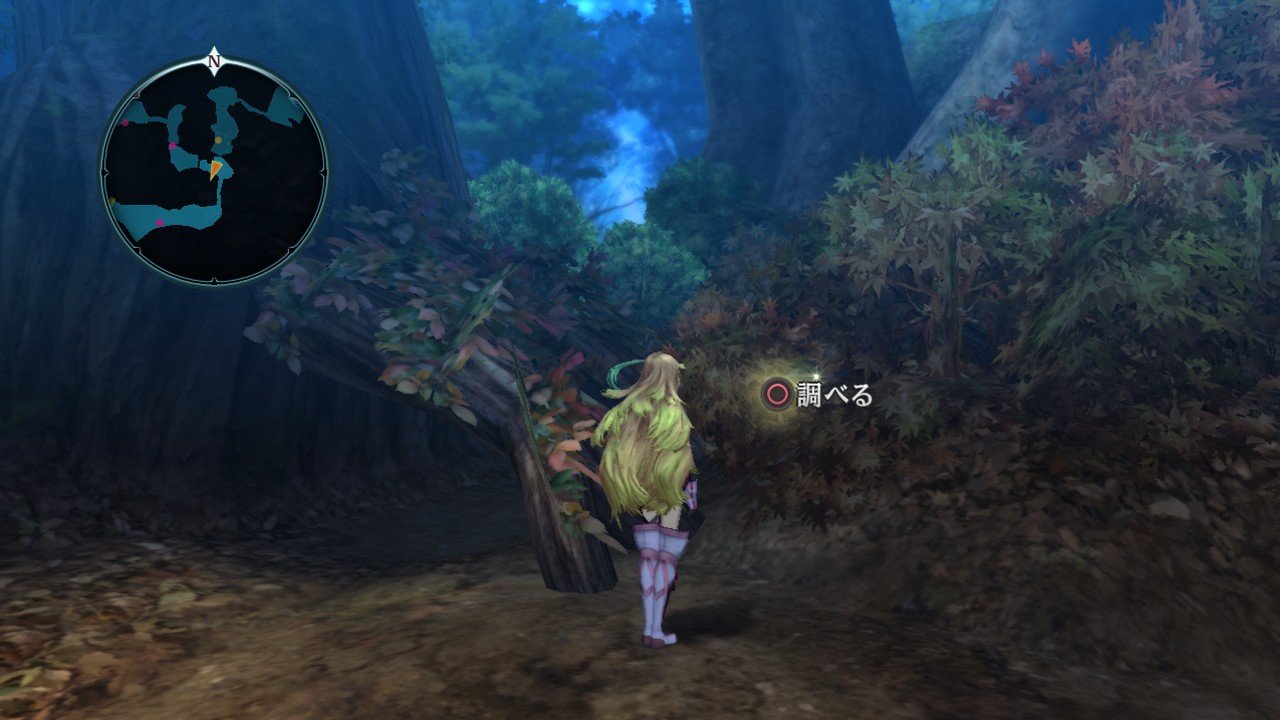Click the south notch on the compass ring
Screen dimensions: 1280x720
coord(213,280)
